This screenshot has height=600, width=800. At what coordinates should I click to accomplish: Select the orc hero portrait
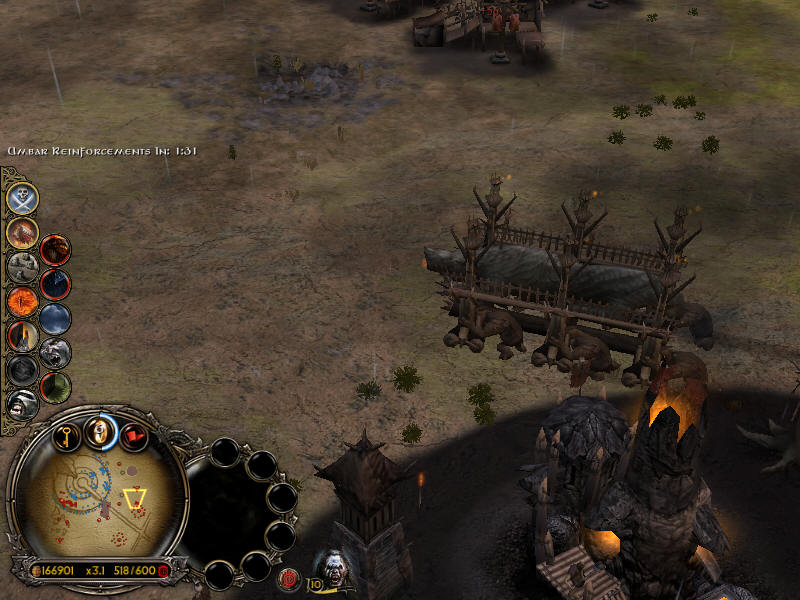tap(330, 566)
